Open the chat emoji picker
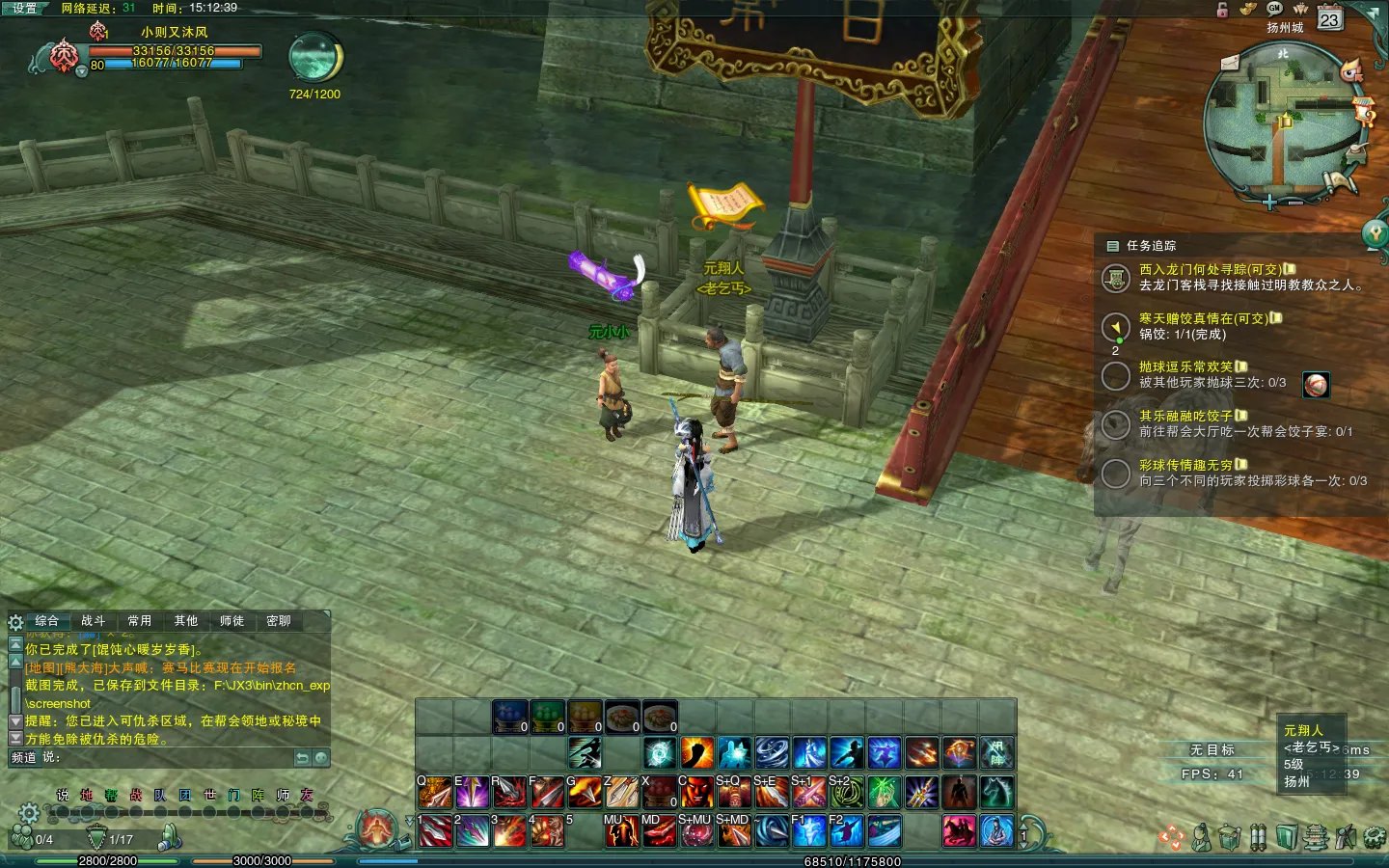 click(321, 758)
